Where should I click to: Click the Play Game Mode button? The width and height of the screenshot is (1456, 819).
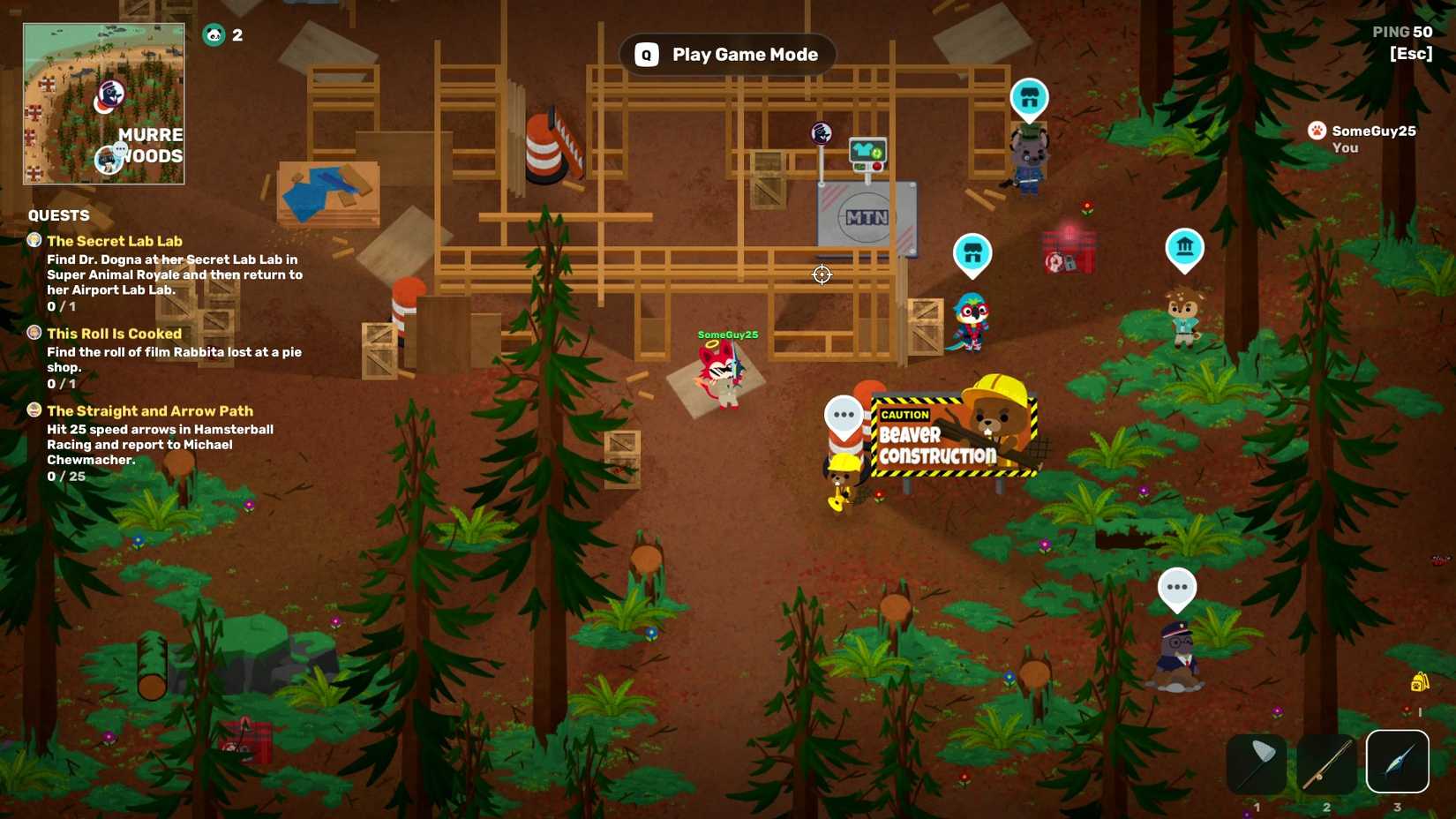click(x=727, y=55)
